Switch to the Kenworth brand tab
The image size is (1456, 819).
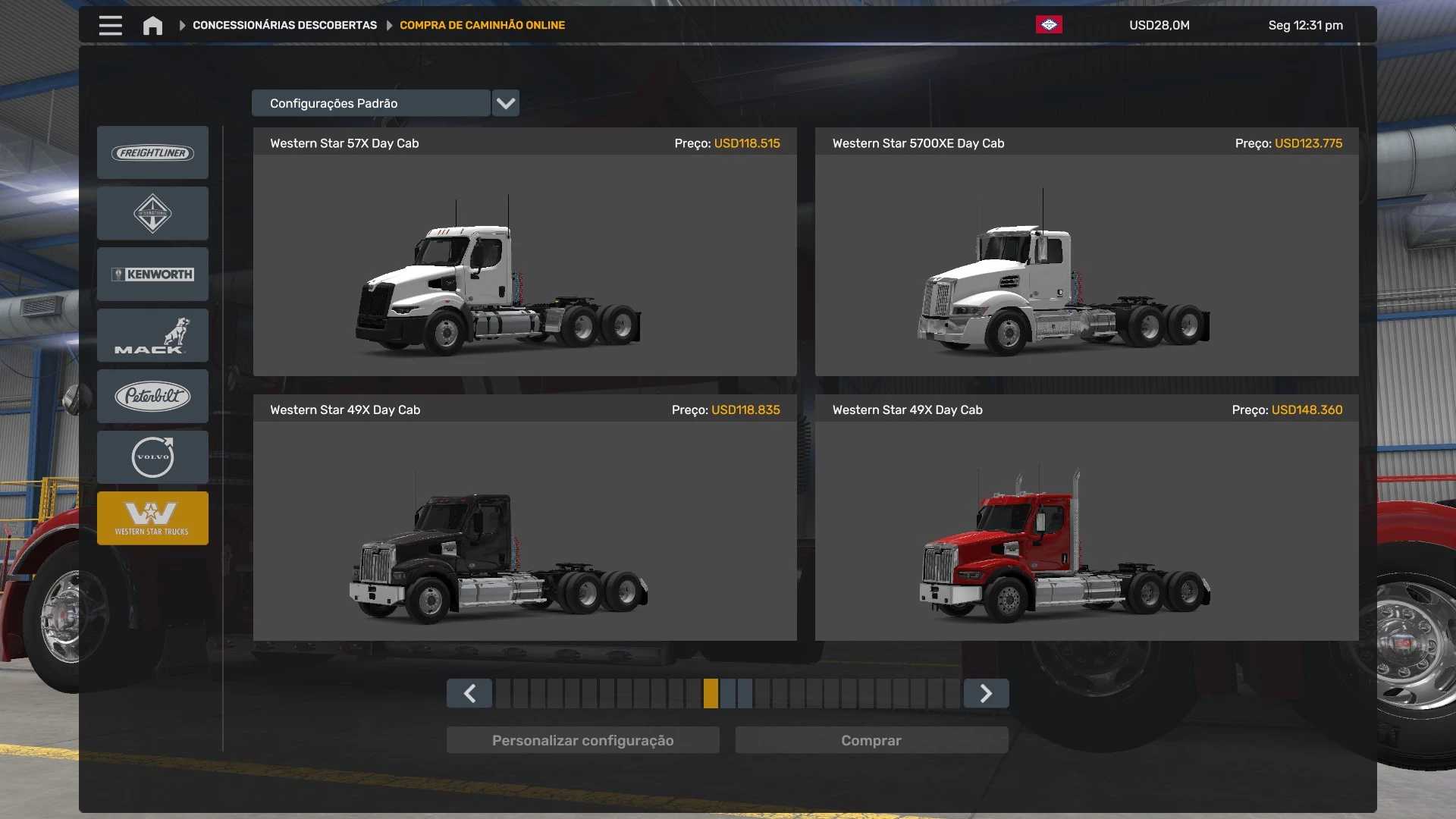pyautogui.click(x=152, y=275)
